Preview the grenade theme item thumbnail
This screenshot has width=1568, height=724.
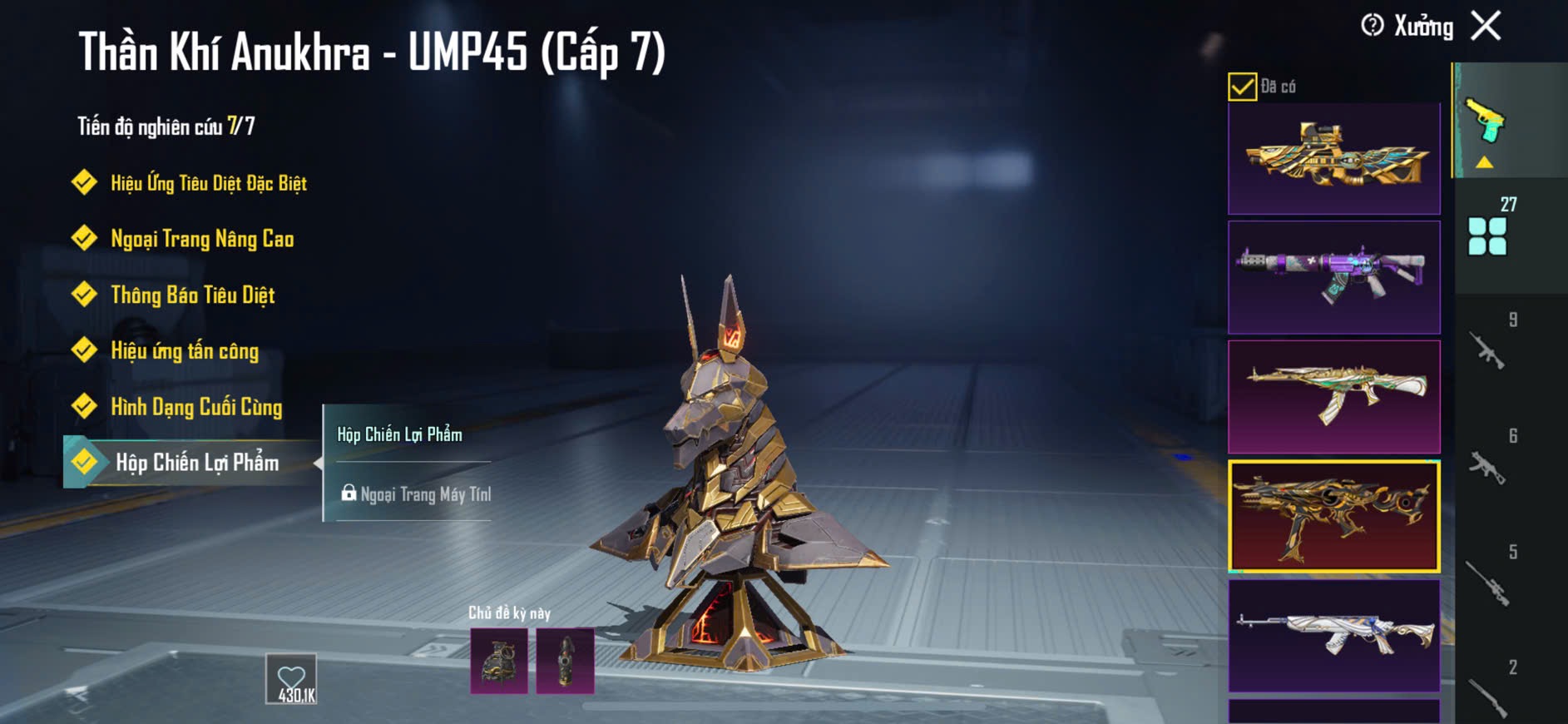[499, 661]
